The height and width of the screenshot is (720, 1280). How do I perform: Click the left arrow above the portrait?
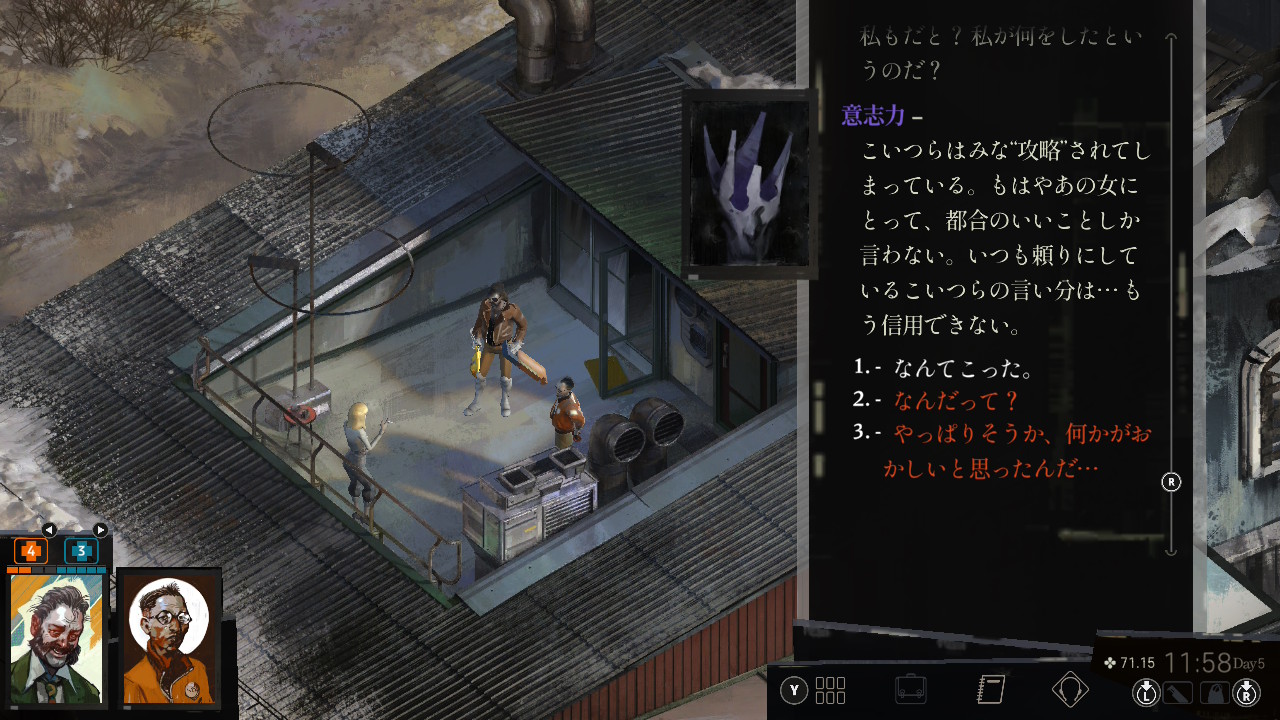coord(49,530)
